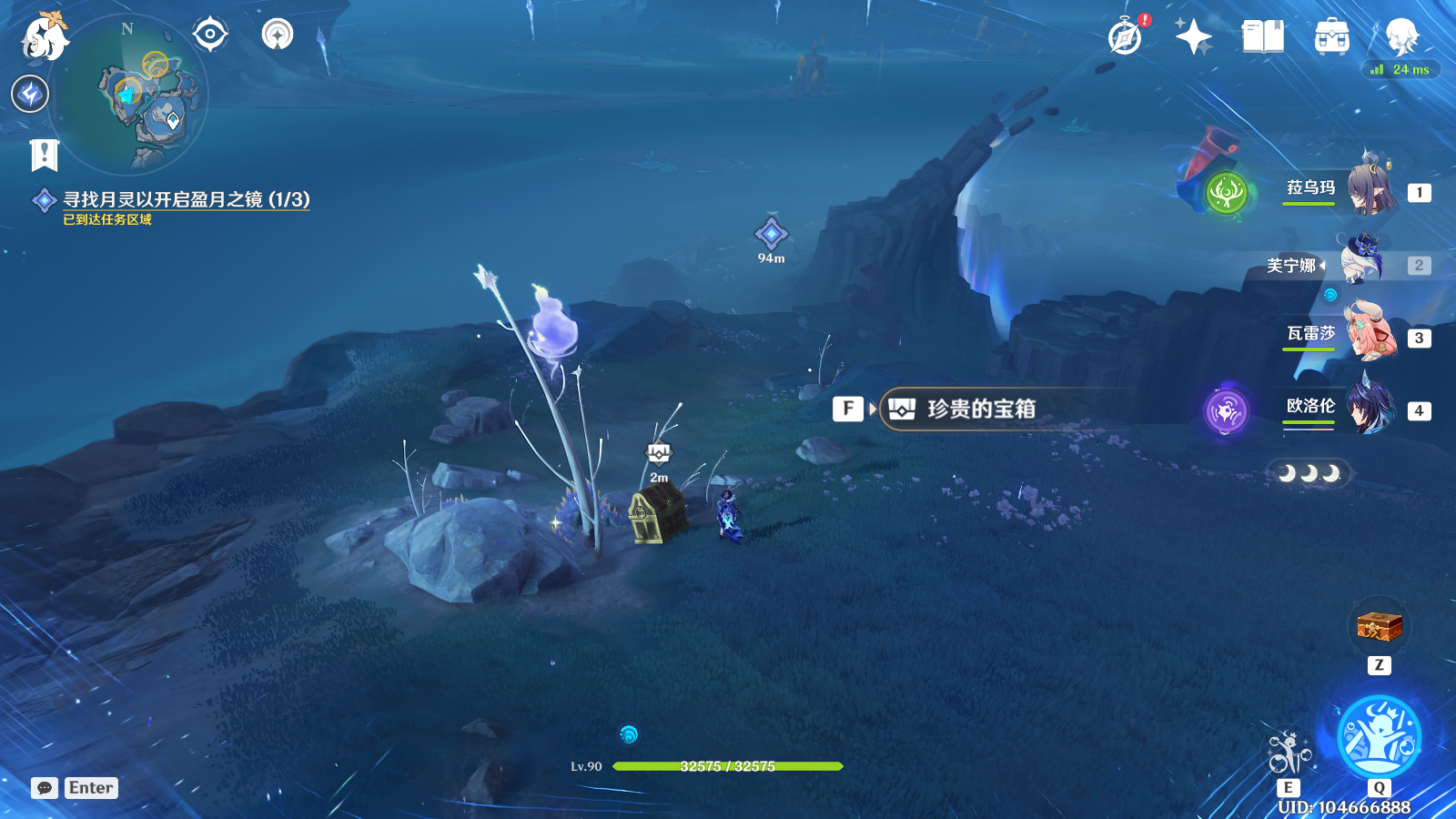Activate the elemental skill icon

[1289, 753]
